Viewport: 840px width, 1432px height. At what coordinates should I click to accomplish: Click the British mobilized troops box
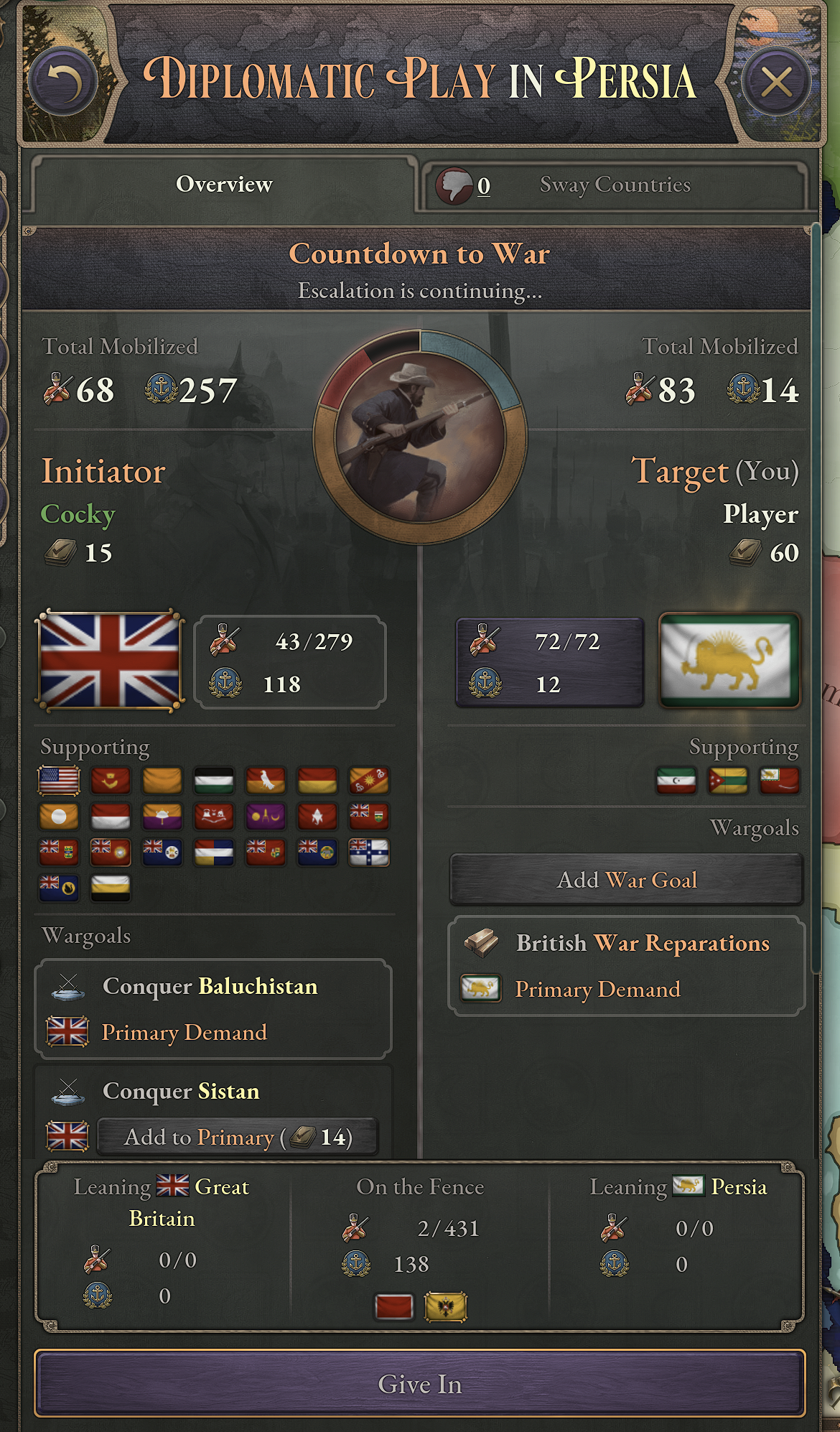[x=290, y=662]
